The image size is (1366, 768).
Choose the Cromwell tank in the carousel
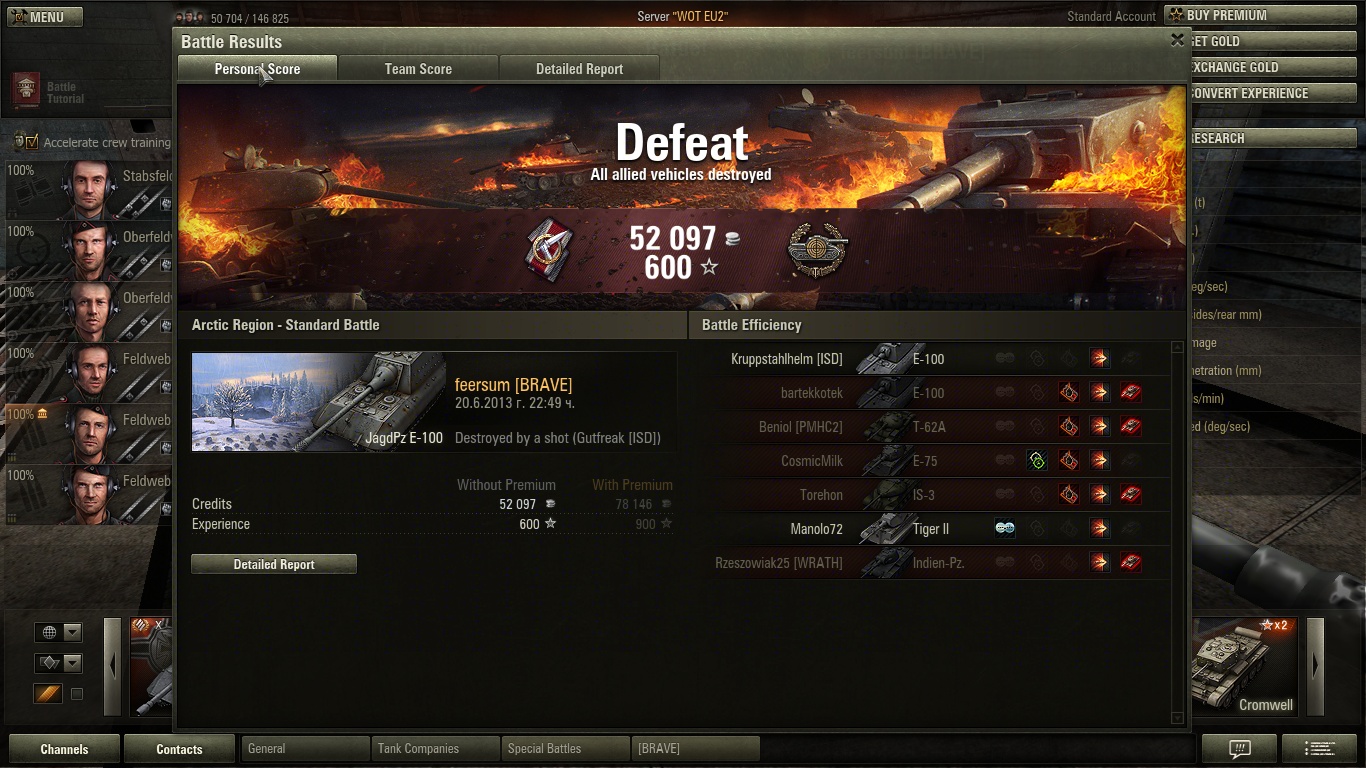coord(1244,665)
